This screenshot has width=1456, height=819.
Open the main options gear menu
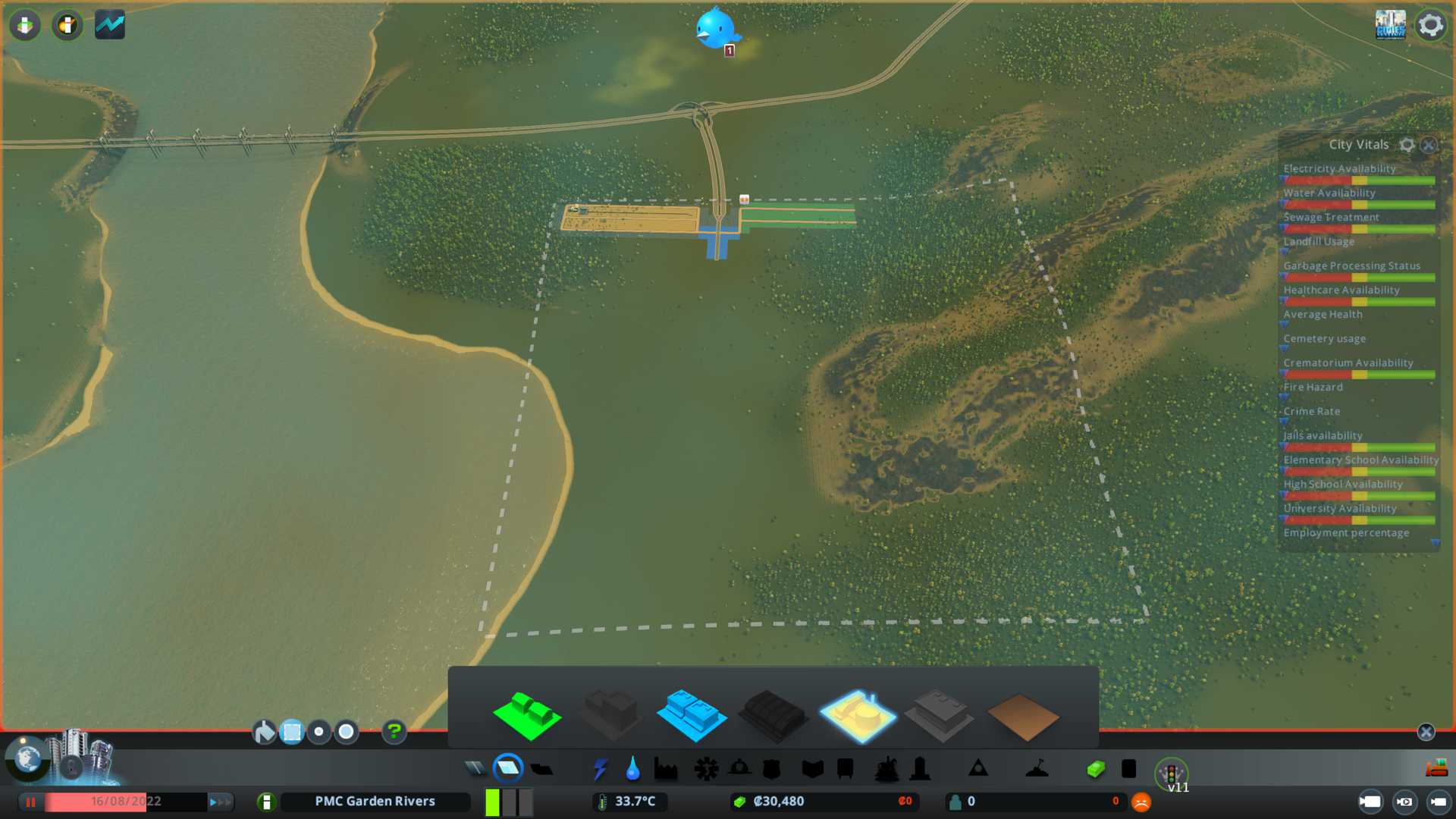click(1431, 25)
